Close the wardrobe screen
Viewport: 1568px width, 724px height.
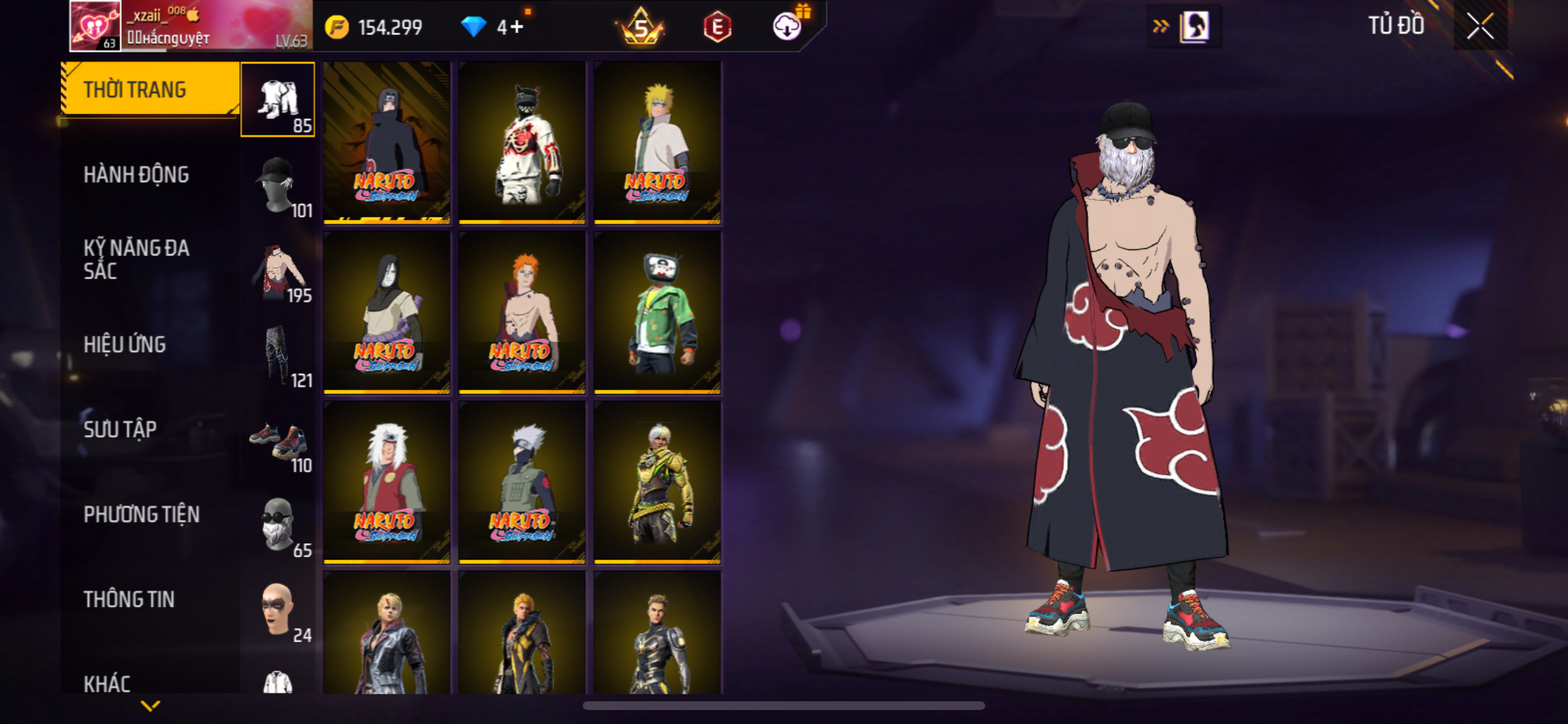(1480, 27)
